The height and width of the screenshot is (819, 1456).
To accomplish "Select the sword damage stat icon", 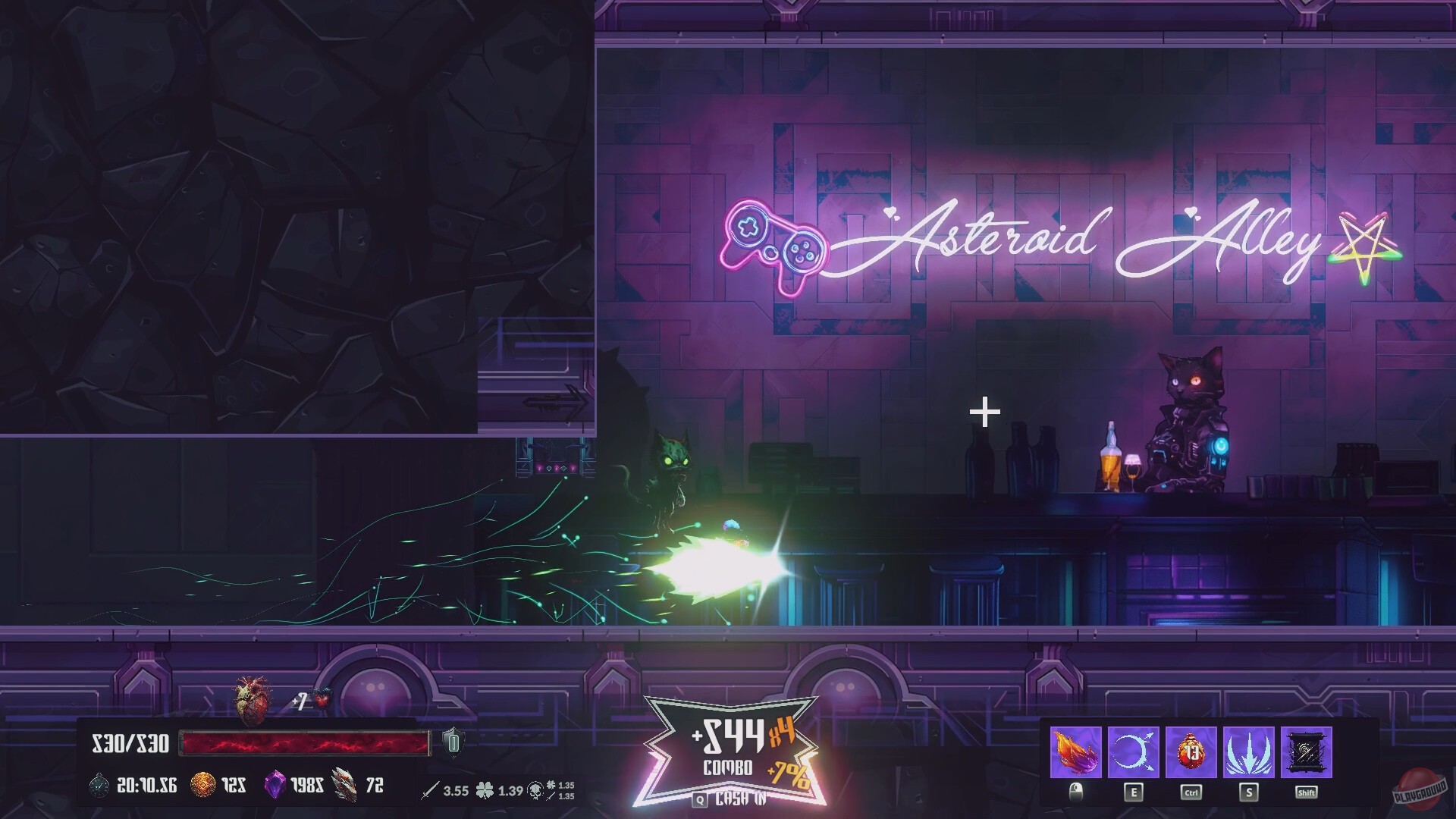I will pyautogui.click(x=432, y=791).
